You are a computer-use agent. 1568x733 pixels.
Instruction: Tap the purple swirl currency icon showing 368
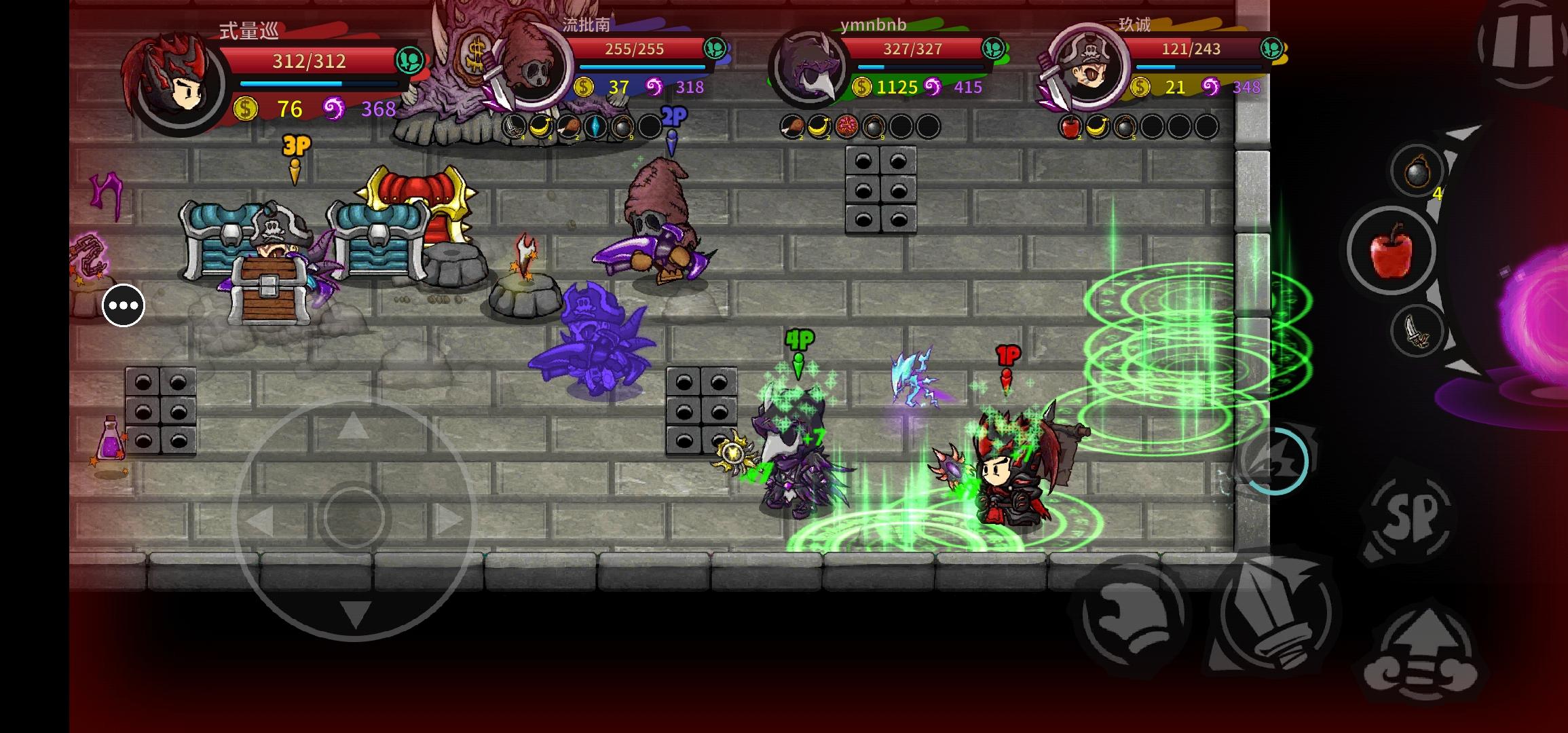pos(334,109)
